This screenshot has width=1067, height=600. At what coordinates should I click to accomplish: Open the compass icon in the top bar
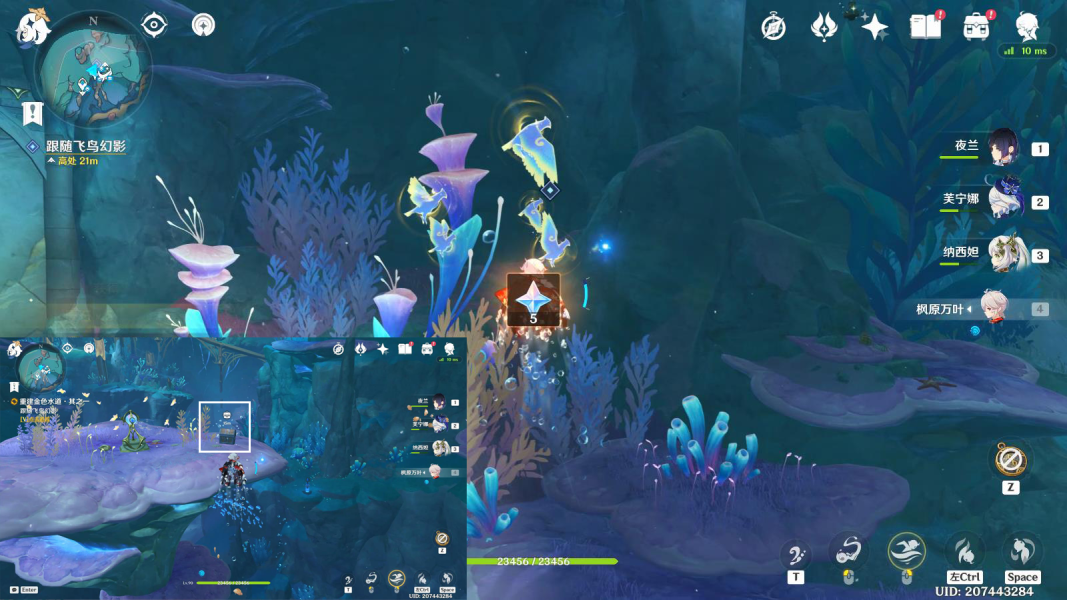tap(773, 27)
